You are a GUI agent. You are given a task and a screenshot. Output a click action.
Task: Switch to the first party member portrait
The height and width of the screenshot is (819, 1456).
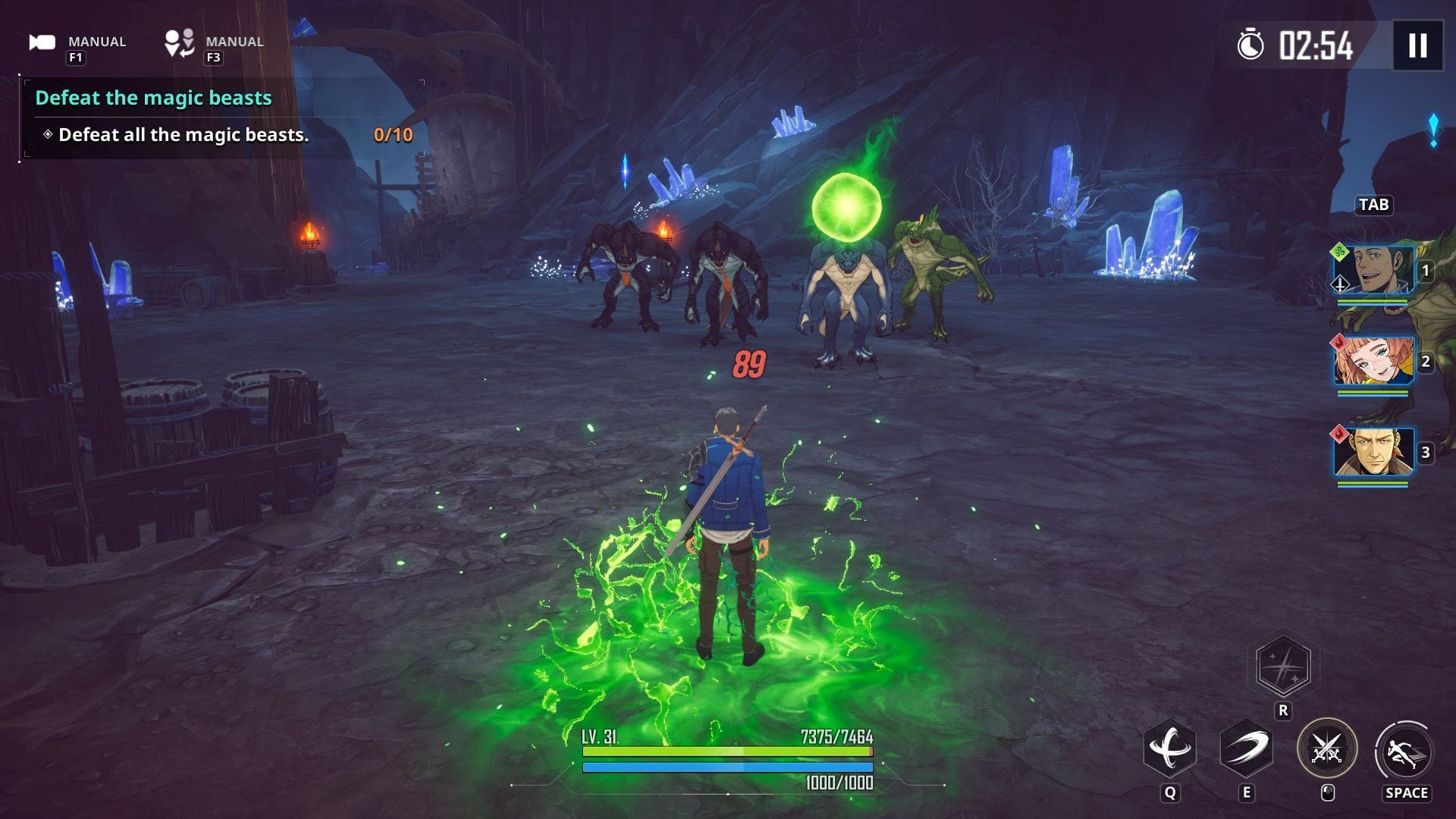pyautogui.click(x=1373, y=270)
